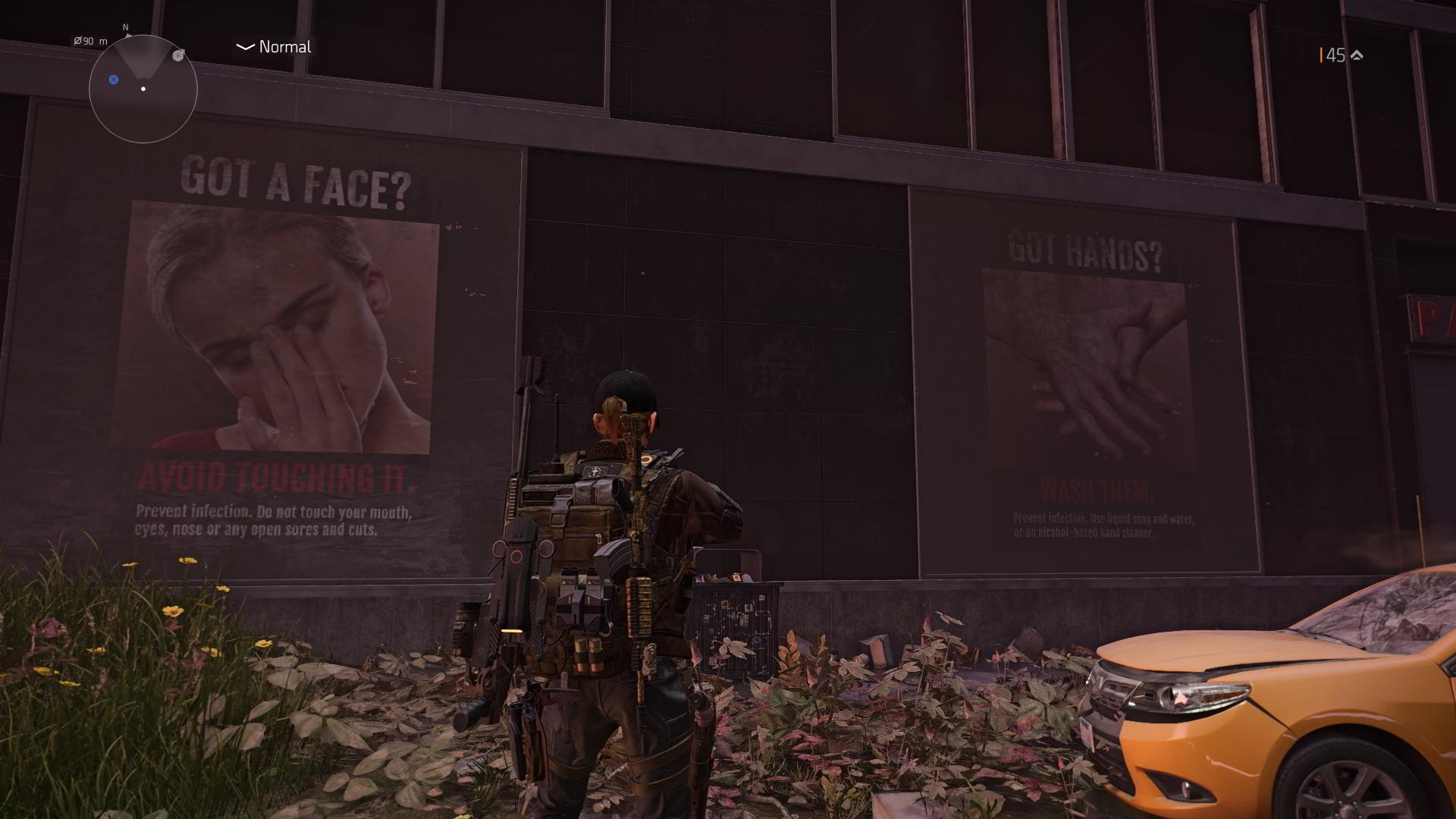The image size is (1456, 819).
Task: Select the chevron icon beside the level number
Action: pyautogui.click(x=1357, y=55)
